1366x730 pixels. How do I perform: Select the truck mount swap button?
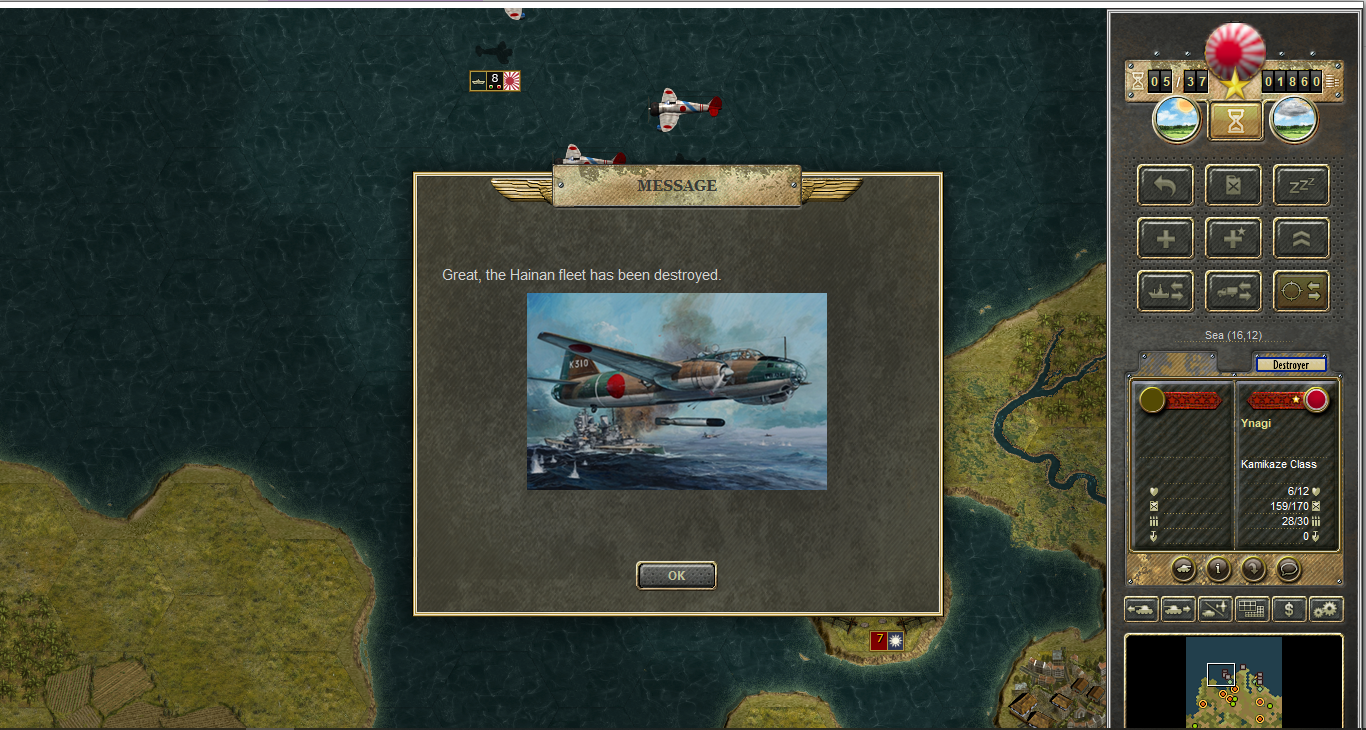(x=1233, y=291)
